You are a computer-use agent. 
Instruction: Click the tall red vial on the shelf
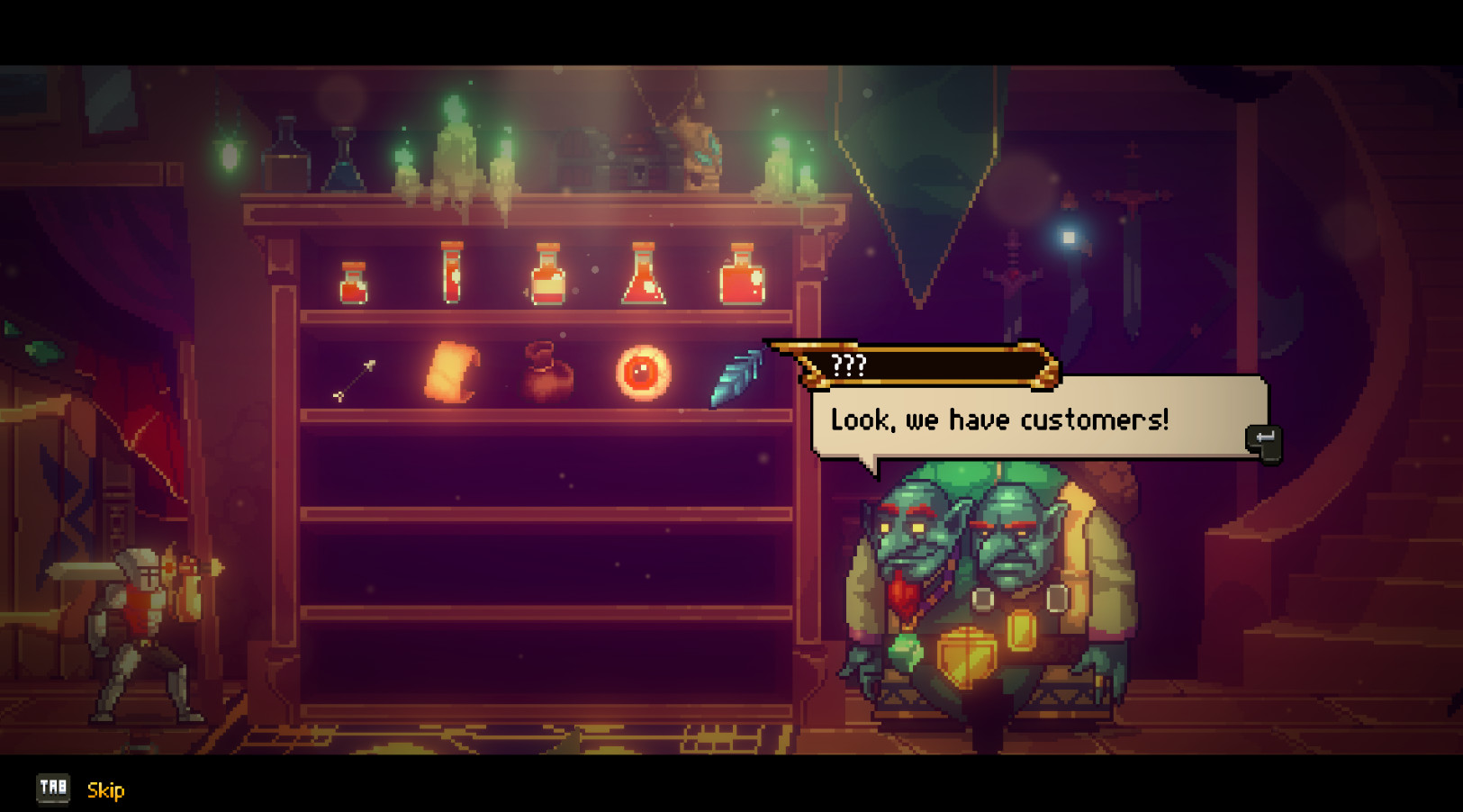455,273
